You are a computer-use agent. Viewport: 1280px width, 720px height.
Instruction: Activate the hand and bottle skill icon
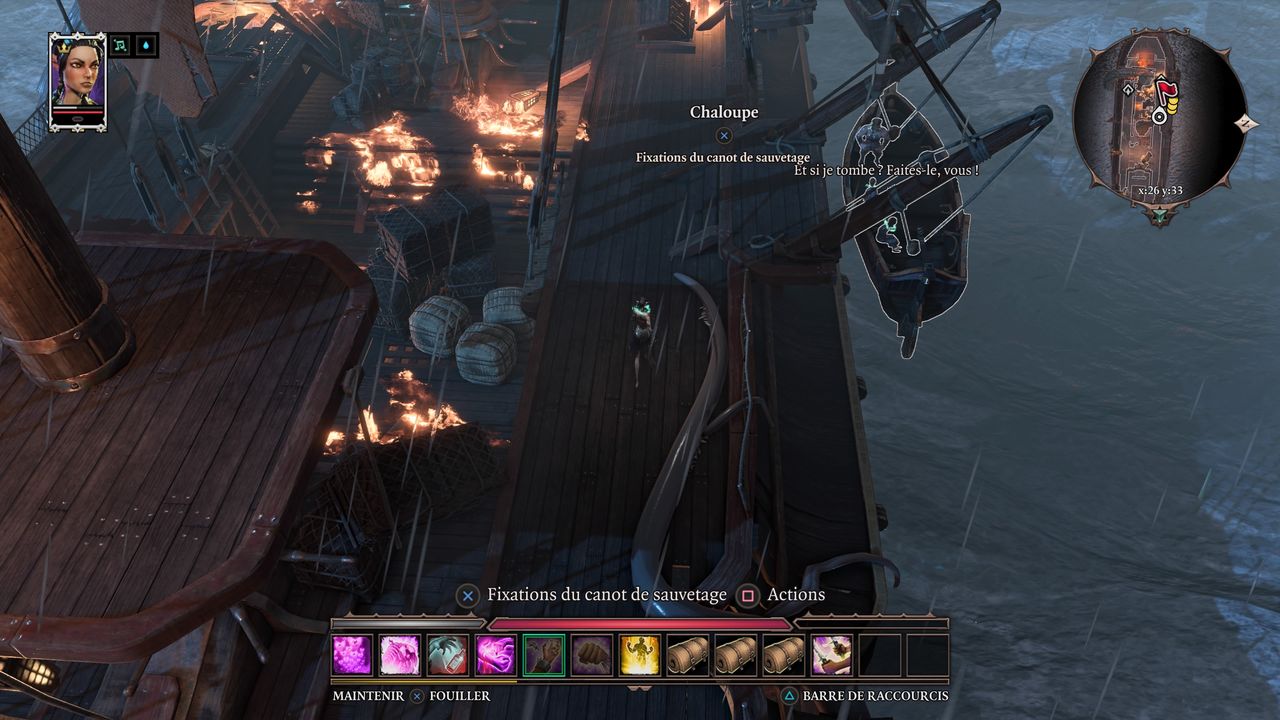[448, 655]
